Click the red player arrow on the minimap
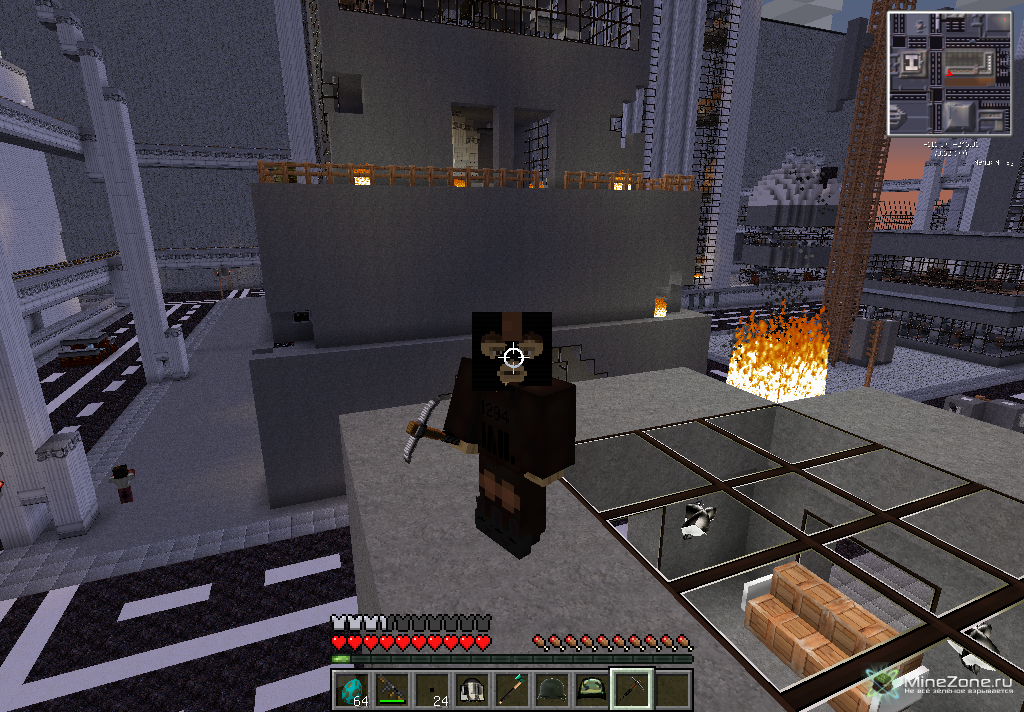Screen dimensions: 1024x712 click(x=948, y=73)
